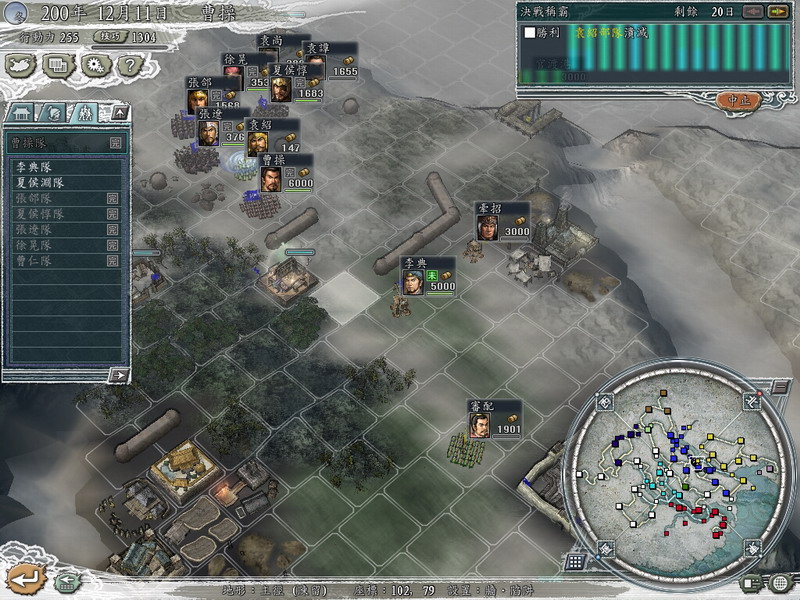This screenshot has height=600, width=800.
Task: Open the question mark help button
Action: point(129,65)
